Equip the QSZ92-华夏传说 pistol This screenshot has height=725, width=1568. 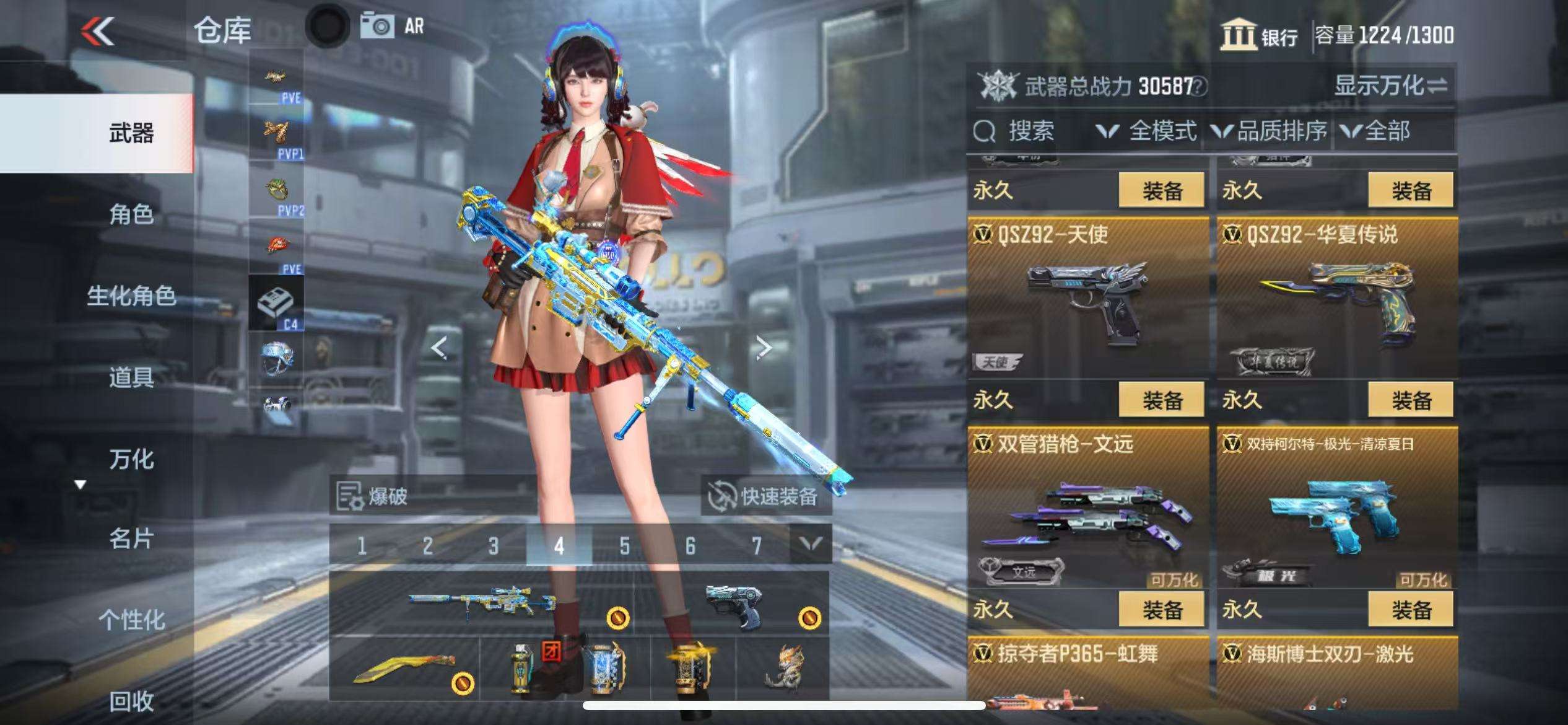1411,400
